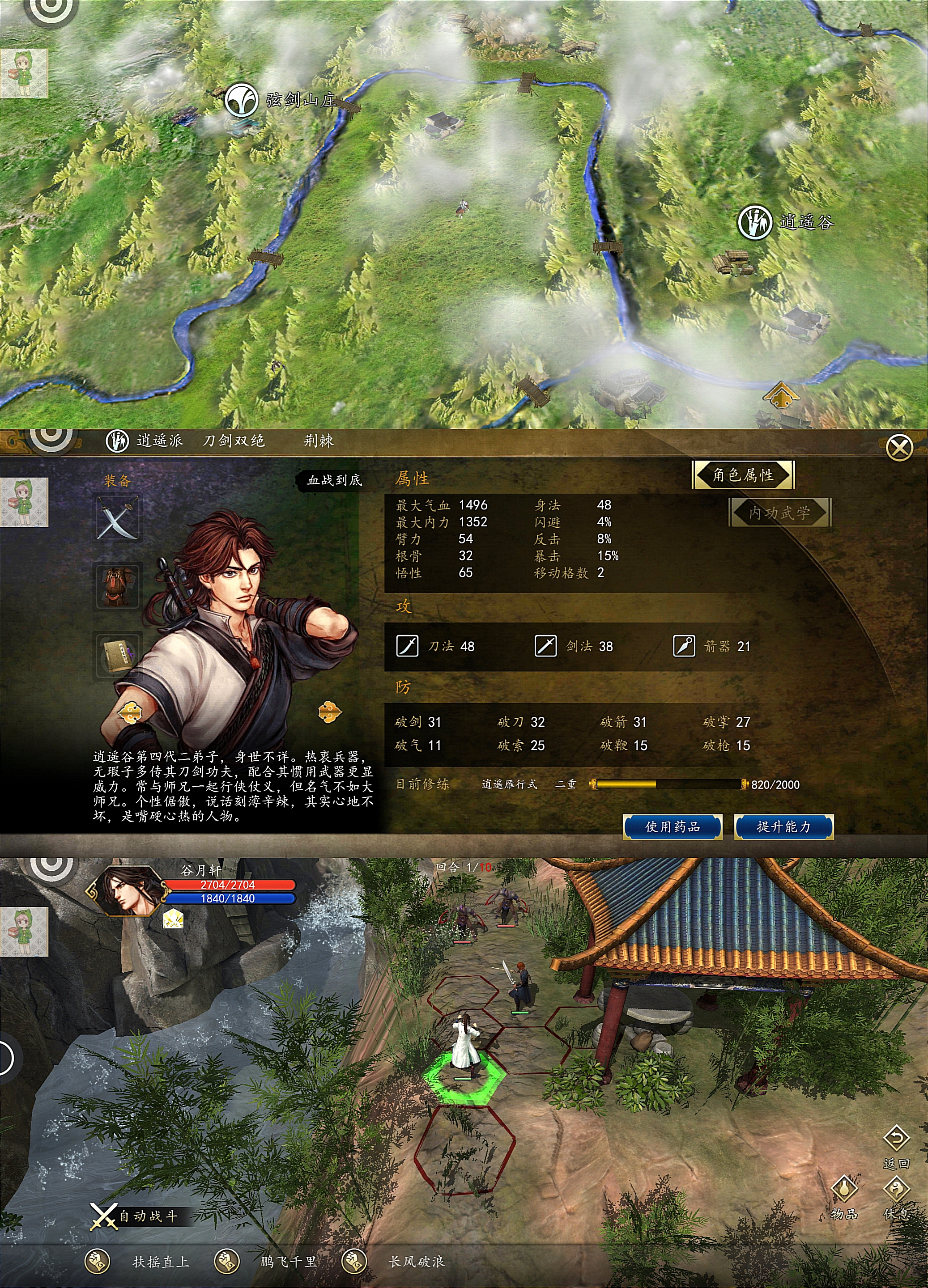Travel to the 逍遥谷 map marker
The image size is (928, 1288).
coord(754,221)
